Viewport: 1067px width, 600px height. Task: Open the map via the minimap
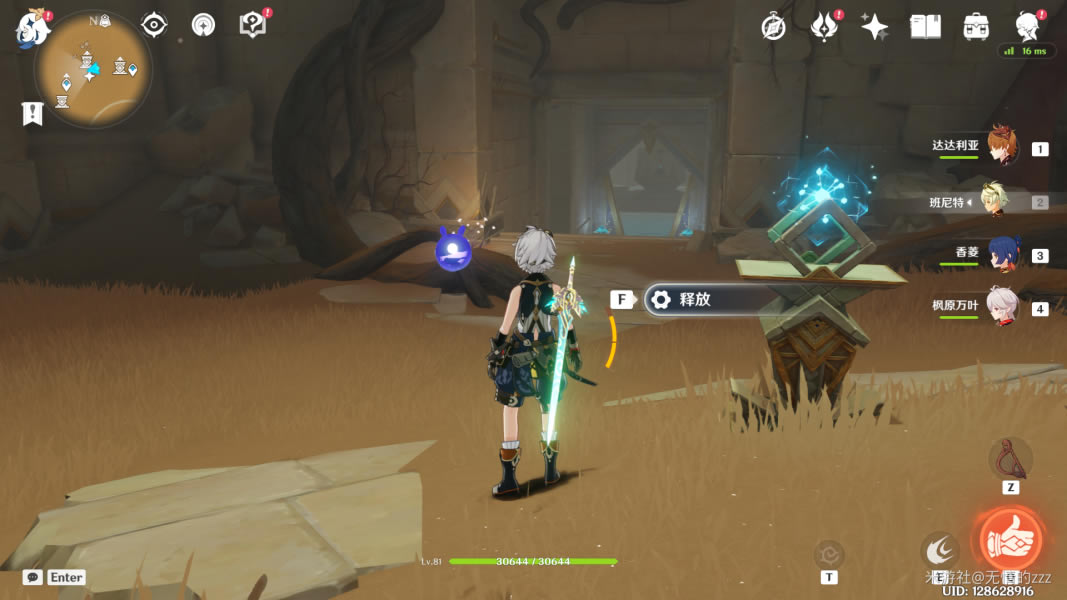[x=92, y=68]
